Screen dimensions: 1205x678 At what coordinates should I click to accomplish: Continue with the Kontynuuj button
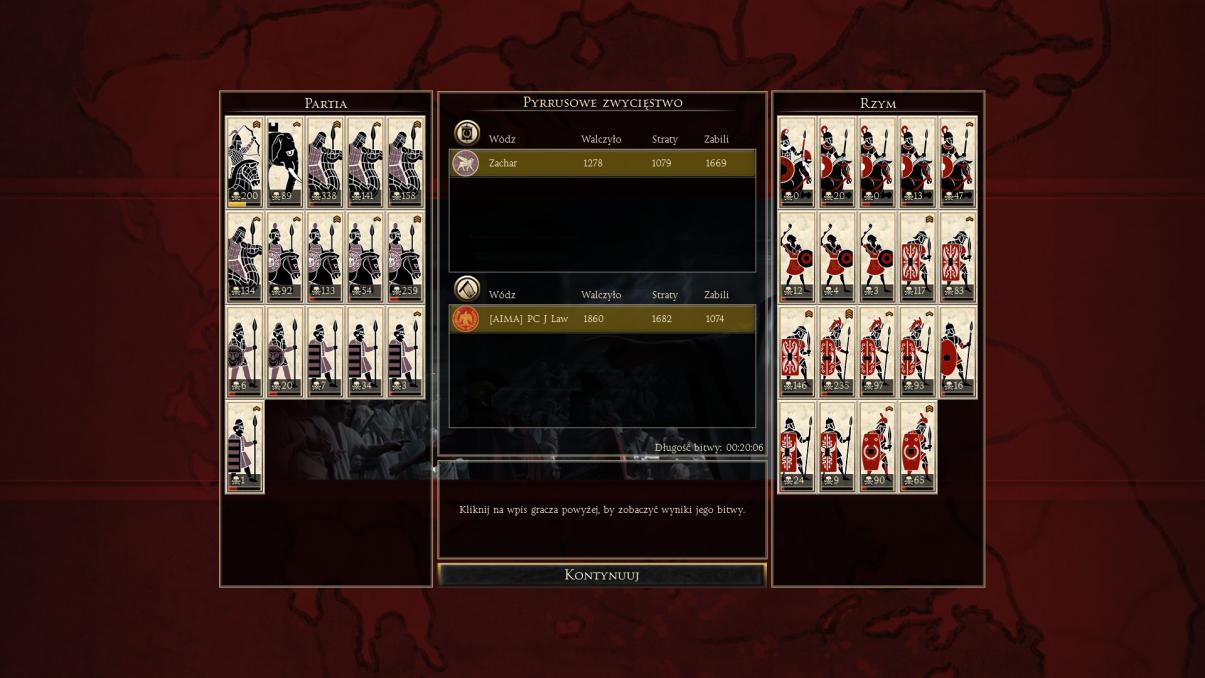click(601, 575)
